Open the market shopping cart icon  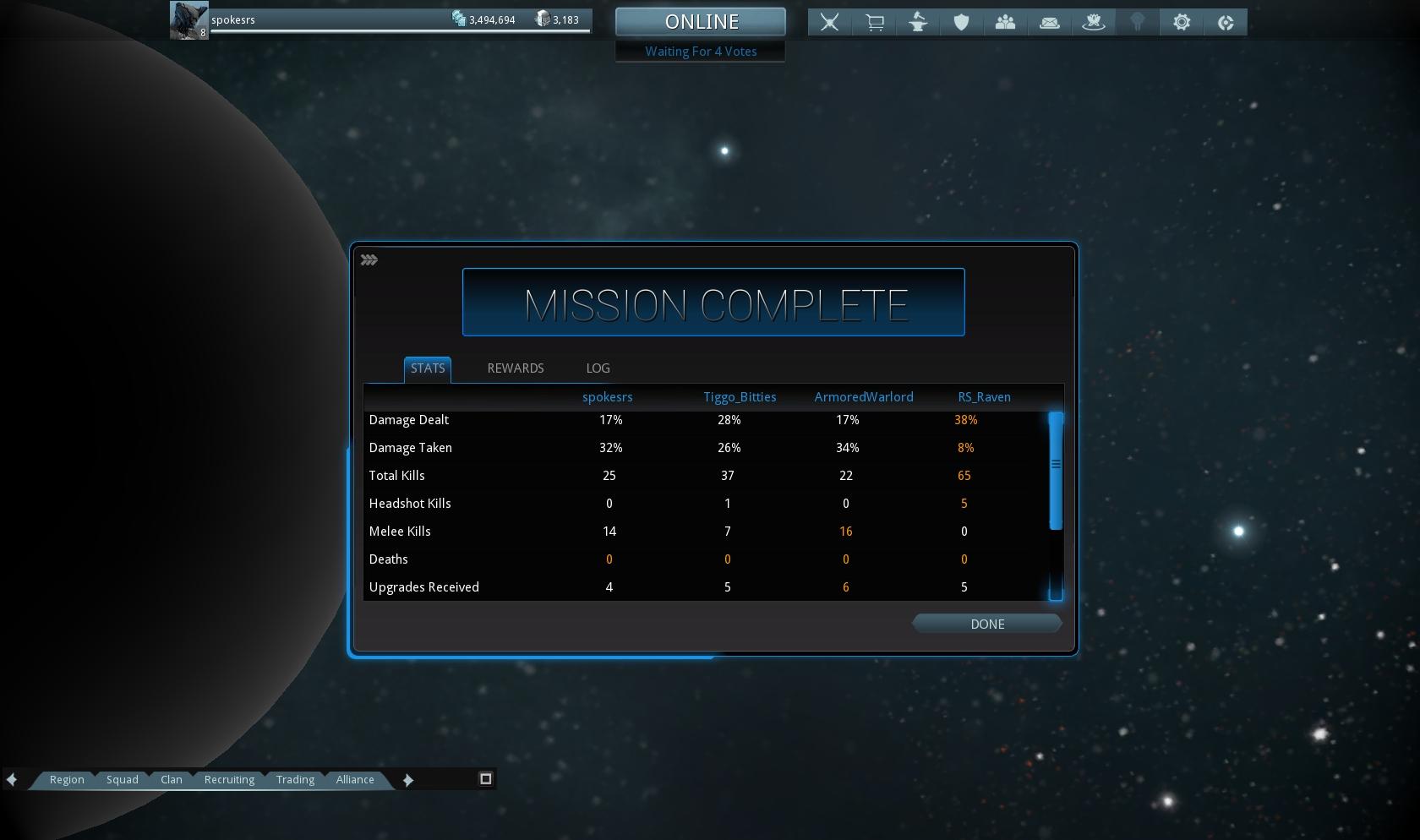(x=874, y=23)
